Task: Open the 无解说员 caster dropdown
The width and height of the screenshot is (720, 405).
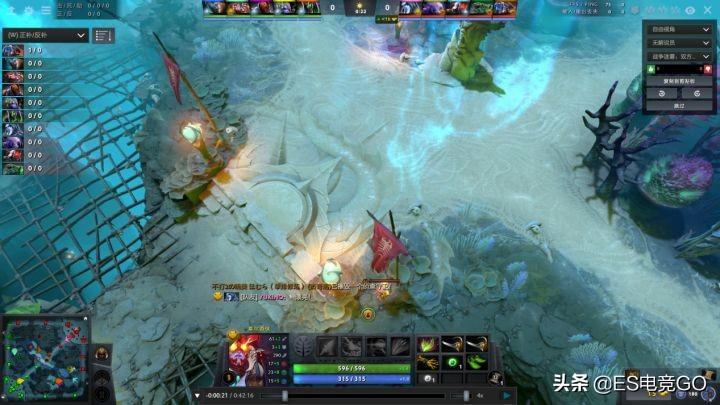Action: click(679, 44)
